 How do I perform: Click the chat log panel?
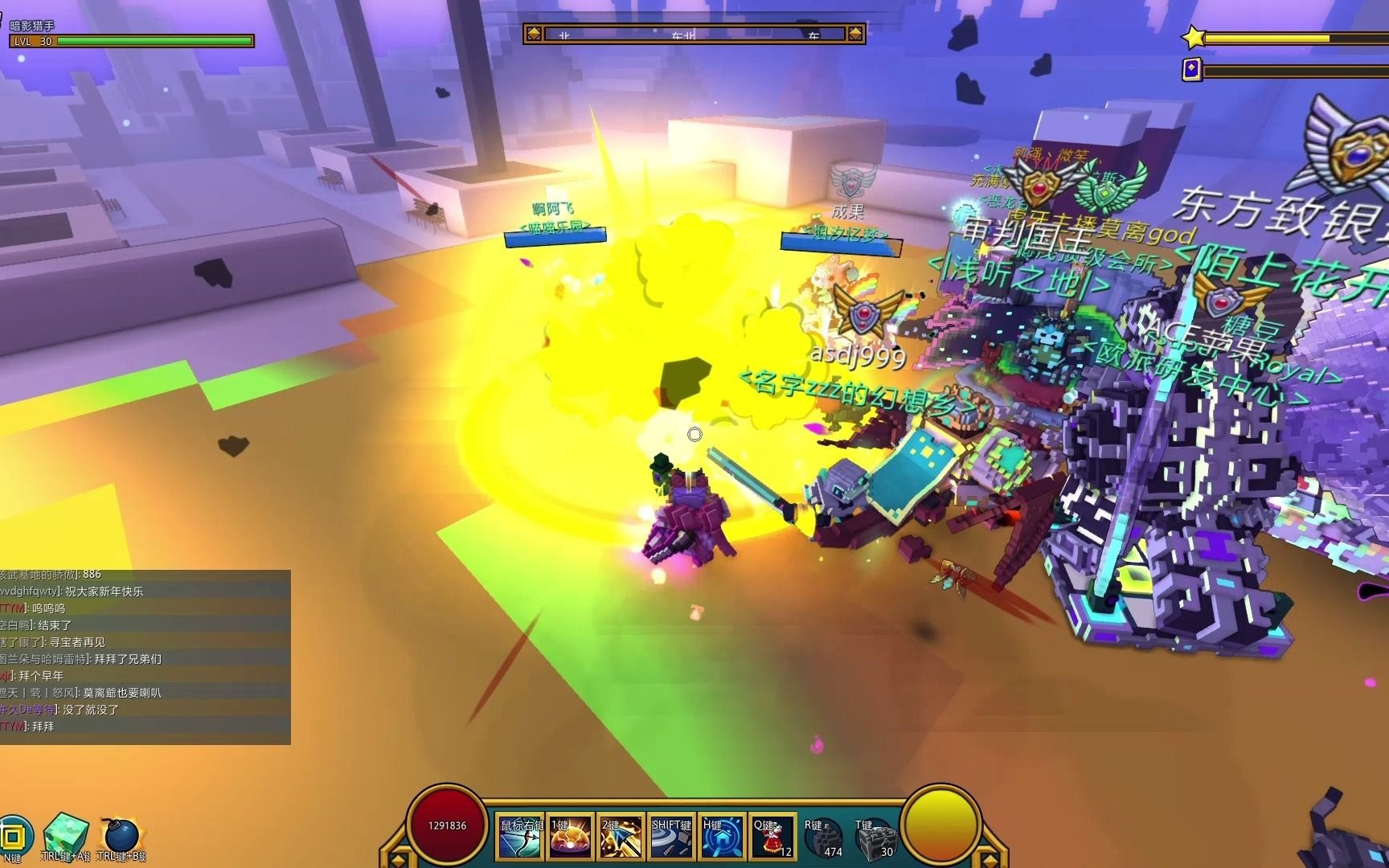click(x=145, y=657)
